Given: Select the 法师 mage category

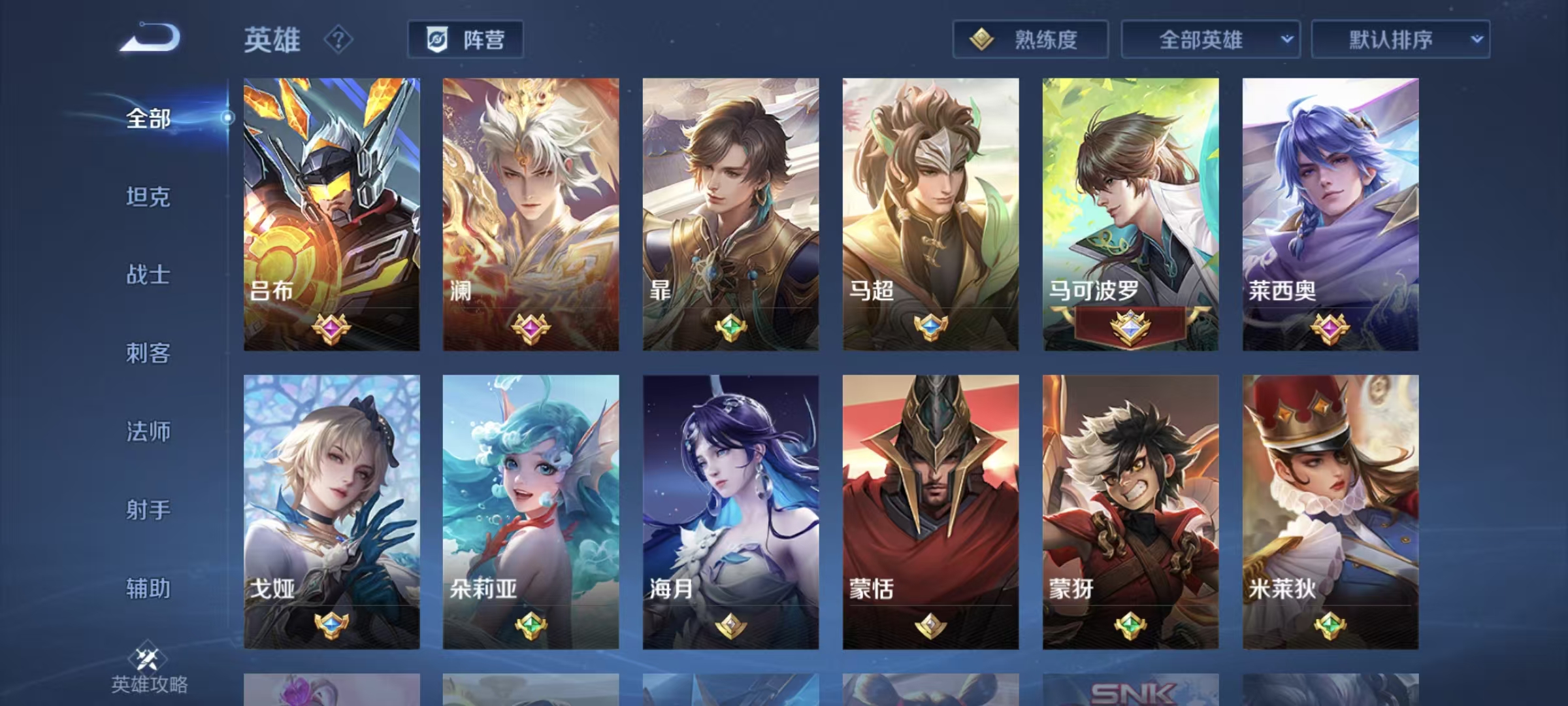Looking at the screenshot, I should (148, 431).
